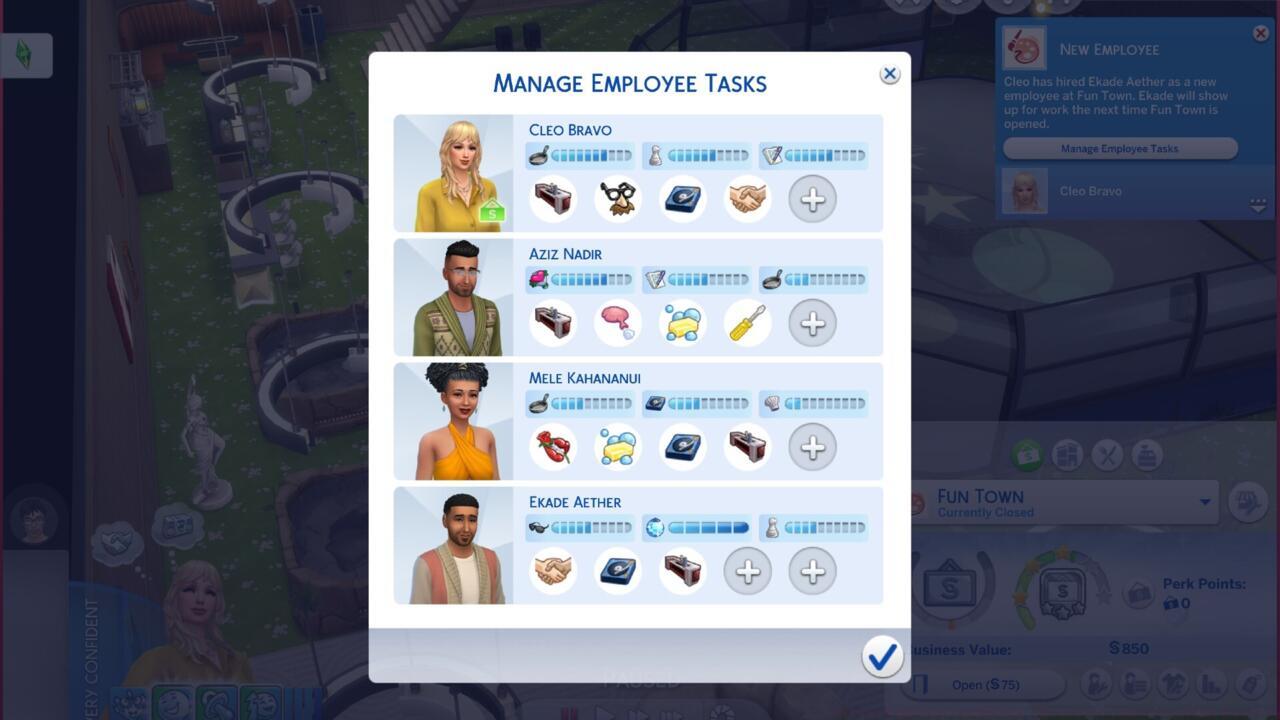Select the bubble gum task for Aziz Nadir
This screenshot has height=720, width=1280.
click(617, 323)
